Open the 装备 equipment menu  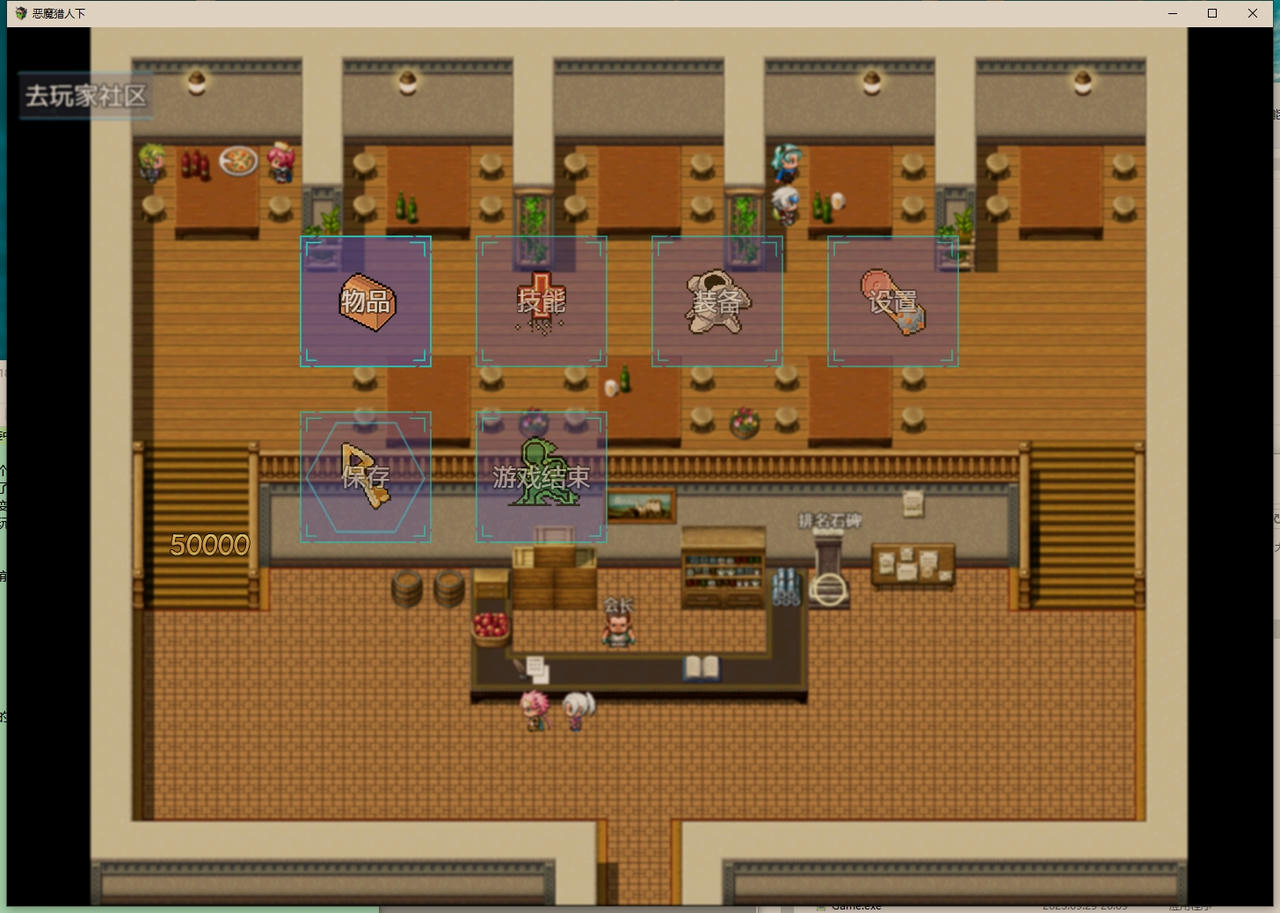[717, 301]
